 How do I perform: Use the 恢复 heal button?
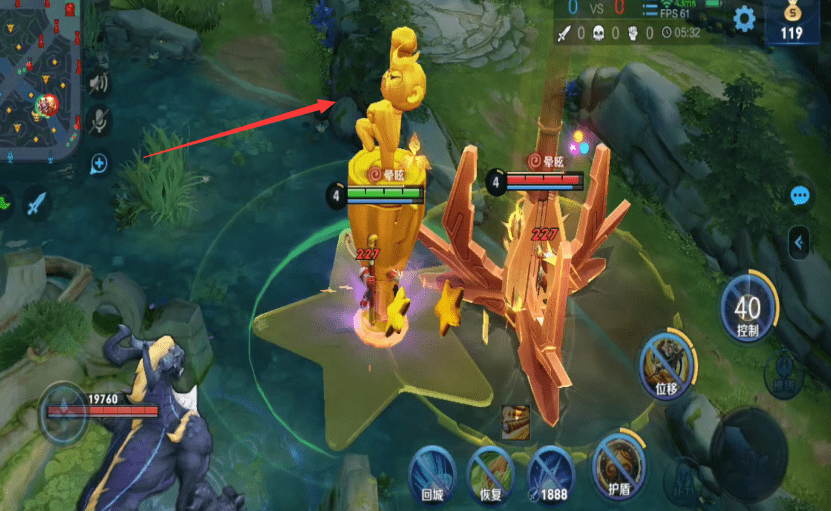491,470
